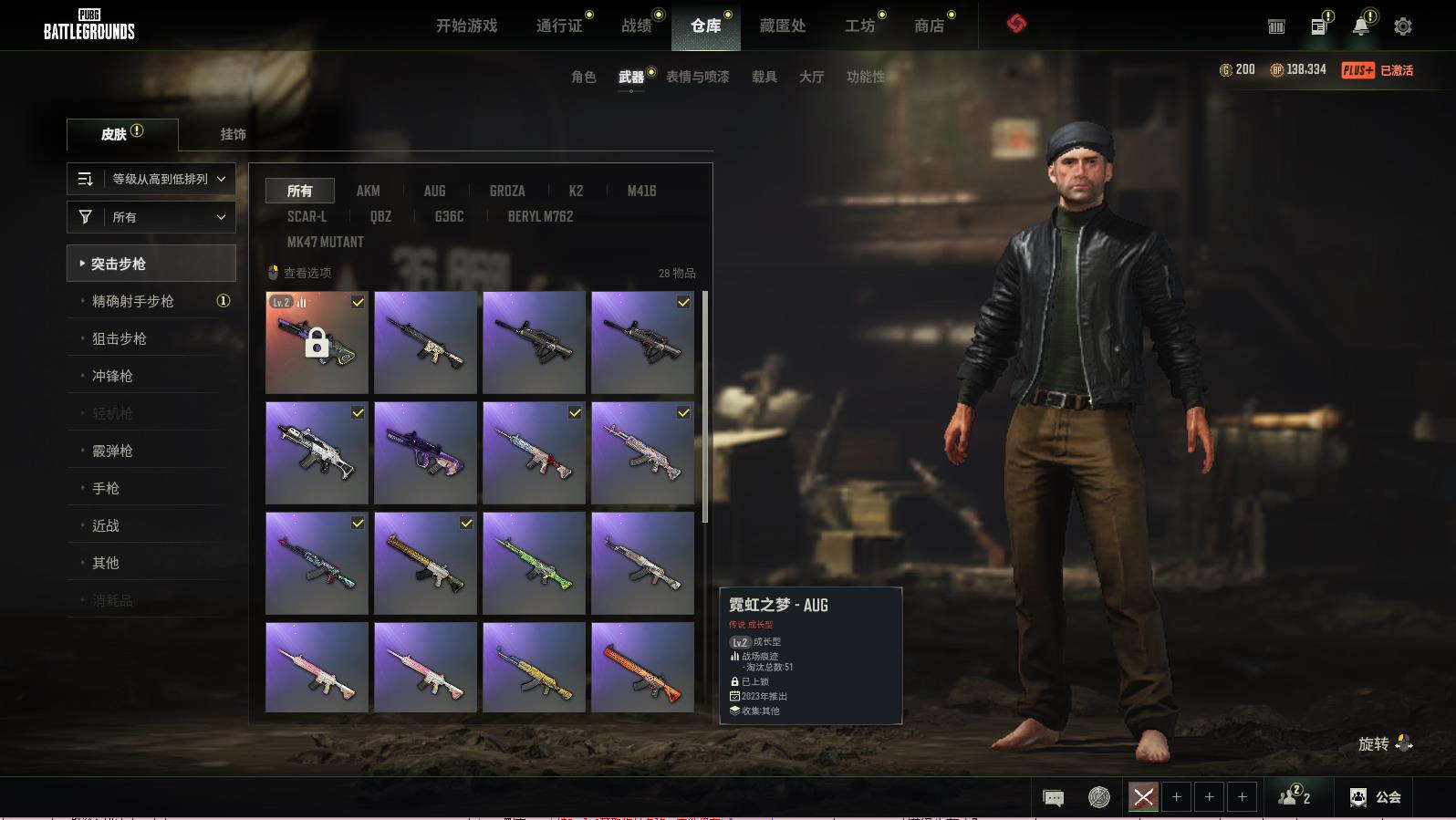Screen dimensions: 1456x820
Task: Open the chat bubble icon
Action: [1053, 798]
